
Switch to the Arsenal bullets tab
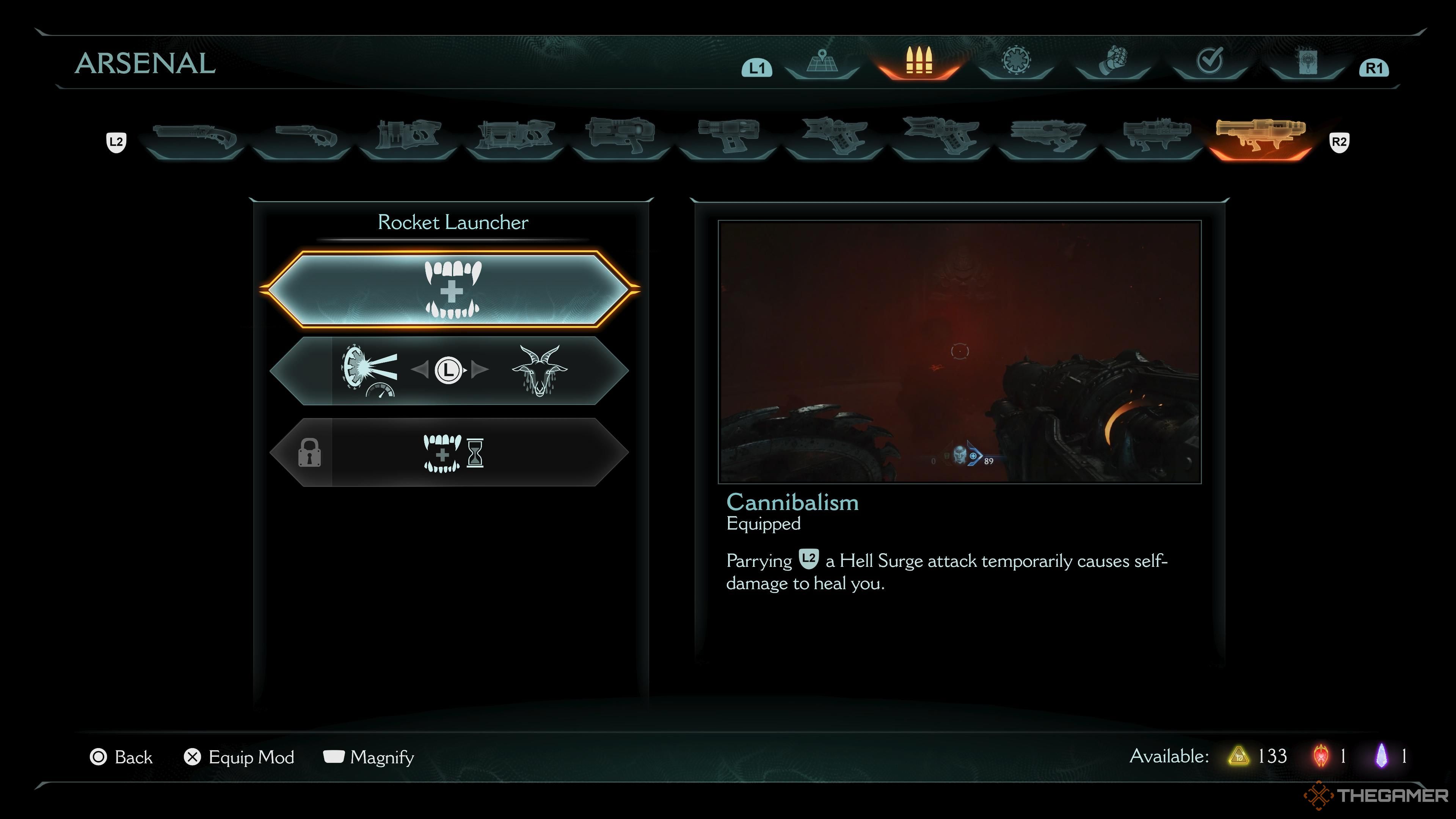[x=918, y=62]
